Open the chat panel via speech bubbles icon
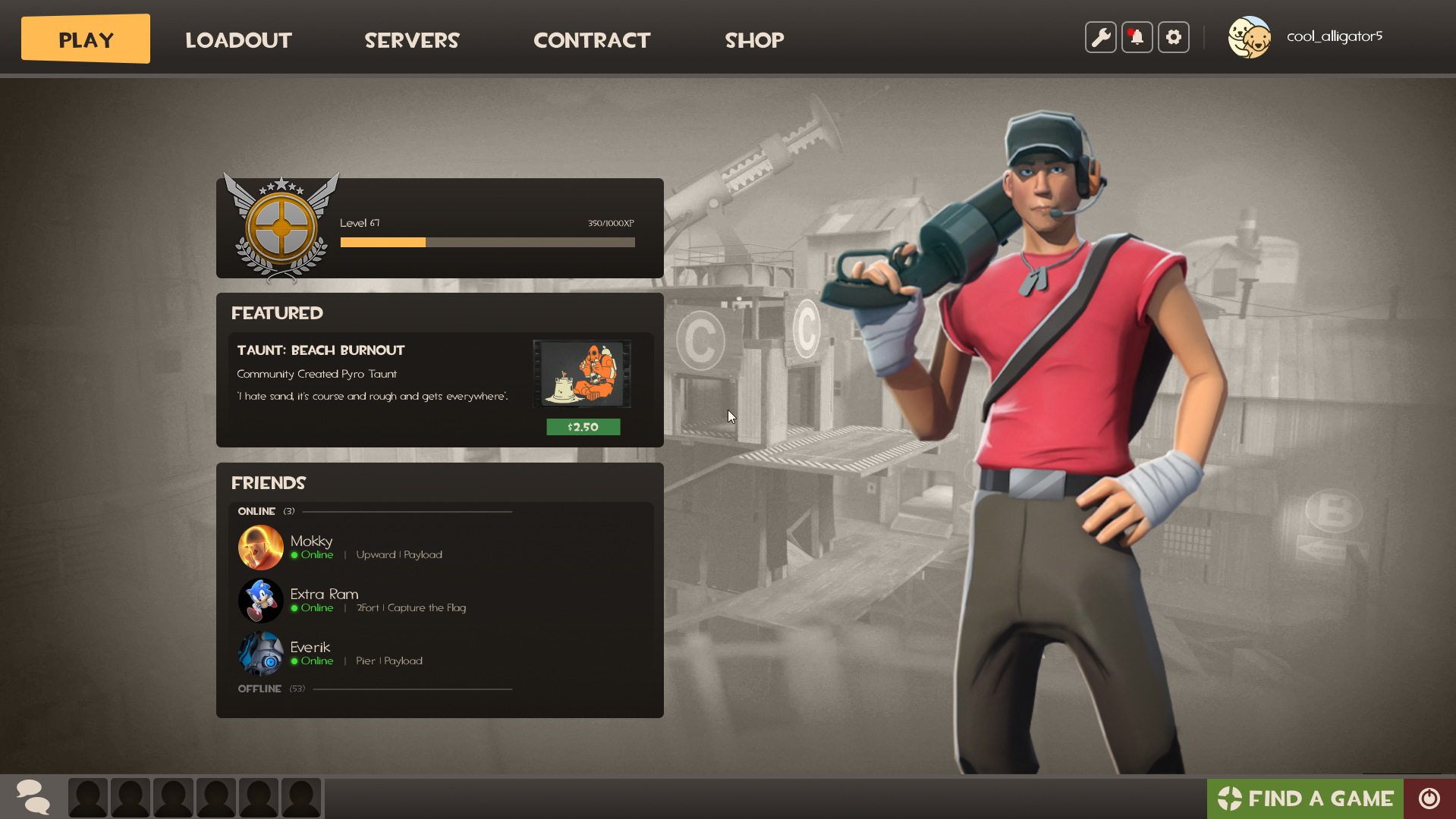 [32, 797]
